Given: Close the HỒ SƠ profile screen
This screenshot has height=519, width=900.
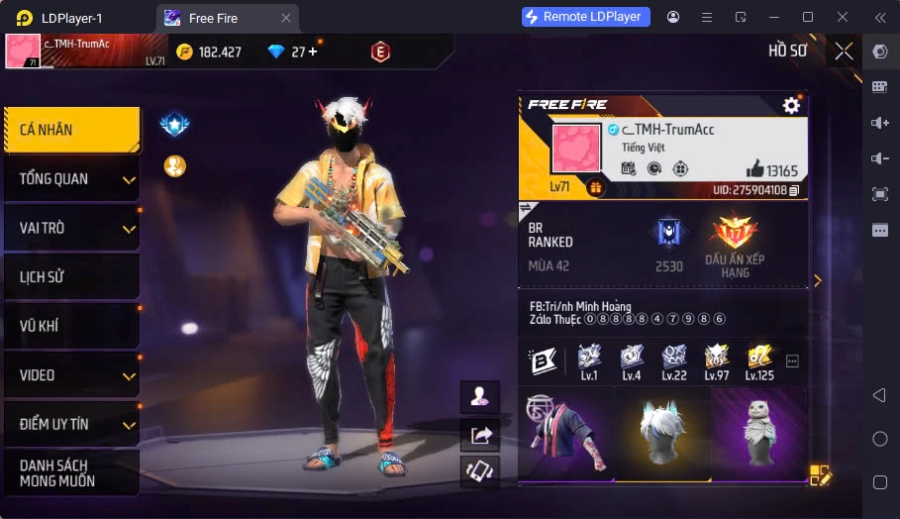Looking at the screenshot, I should tap(844, 51).
